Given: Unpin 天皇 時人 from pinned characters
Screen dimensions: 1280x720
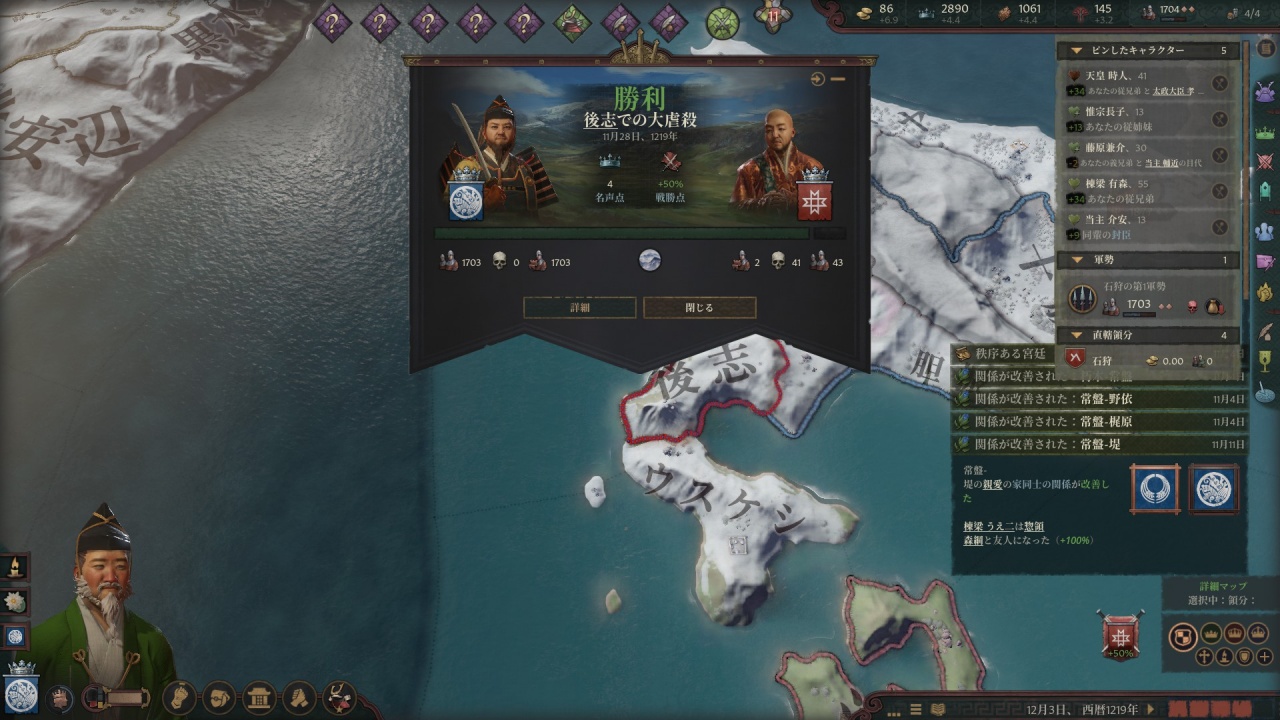Looking at the screenshot, I should click(x=1220, y=83).
